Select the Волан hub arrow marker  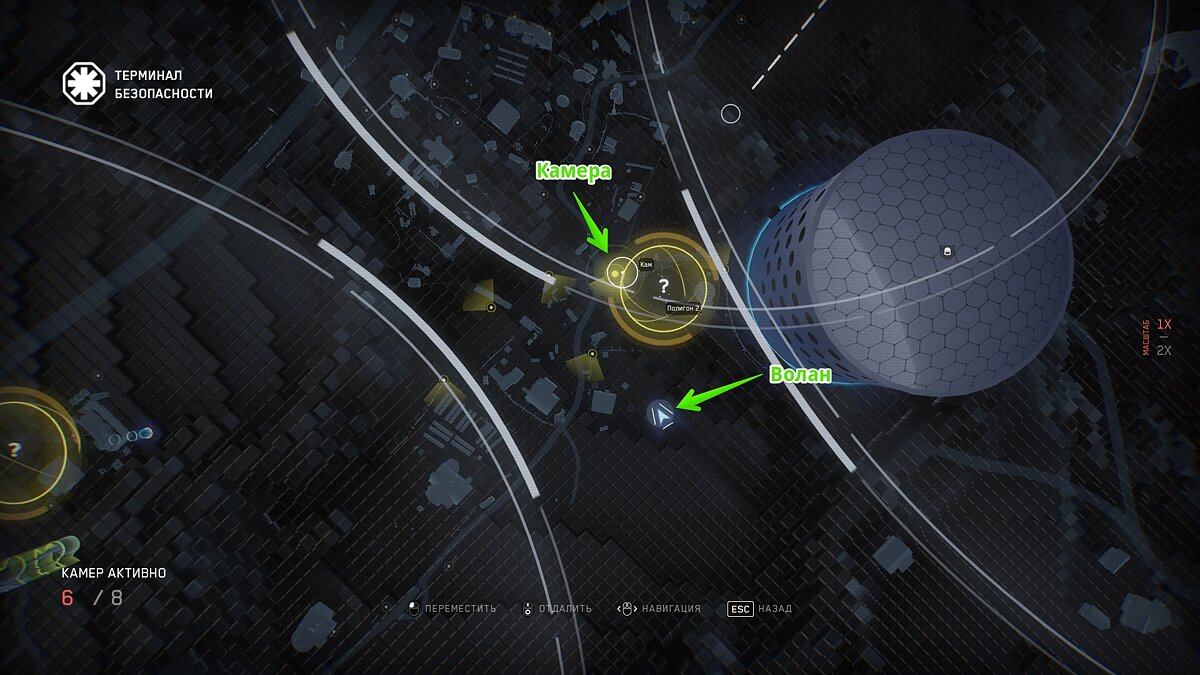[x=660, y=415]
